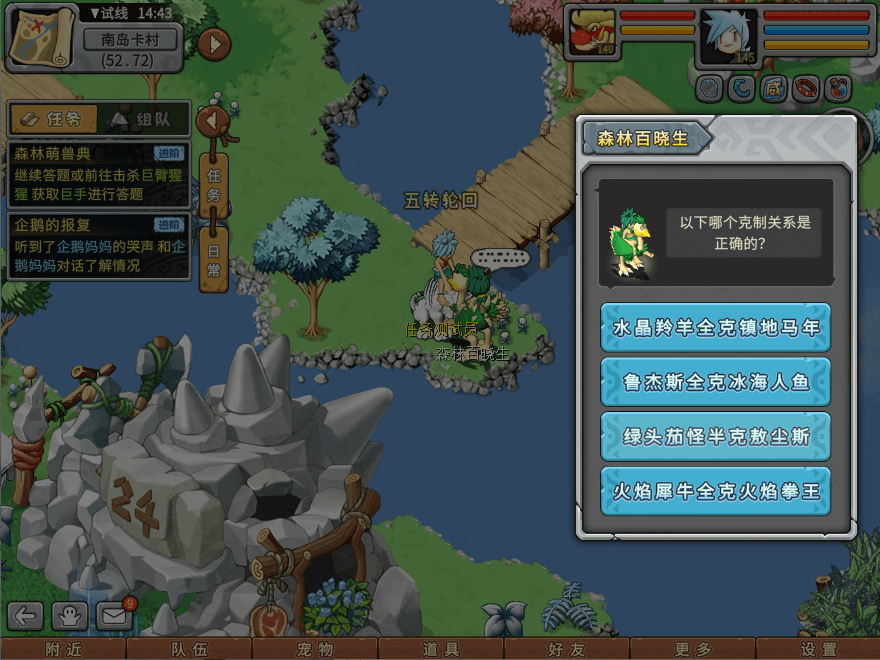Open the 附近 nearby menu
This screenshot has width=880, height=660.
[62, 650]
